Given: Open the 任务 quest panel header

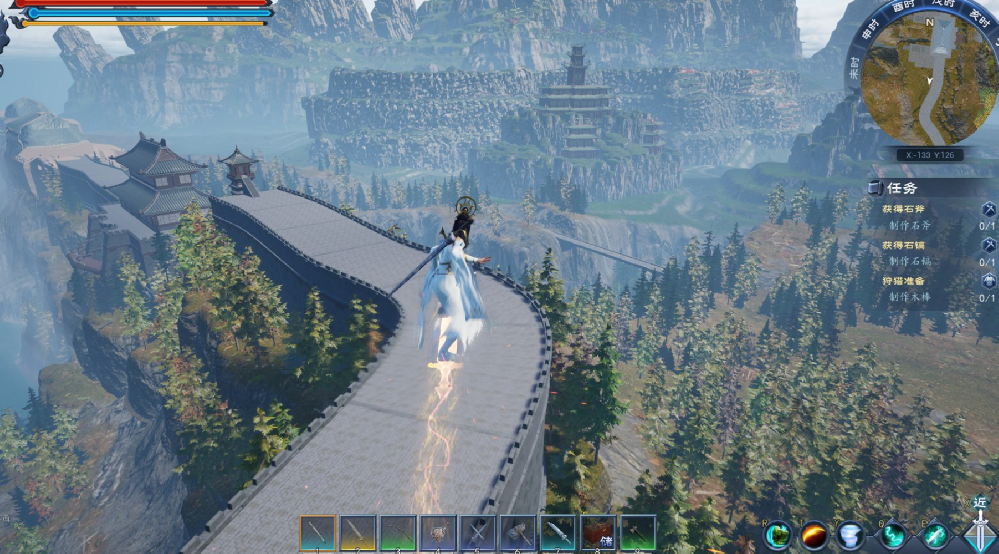Looking at the screenshot, I should (902, 187).
